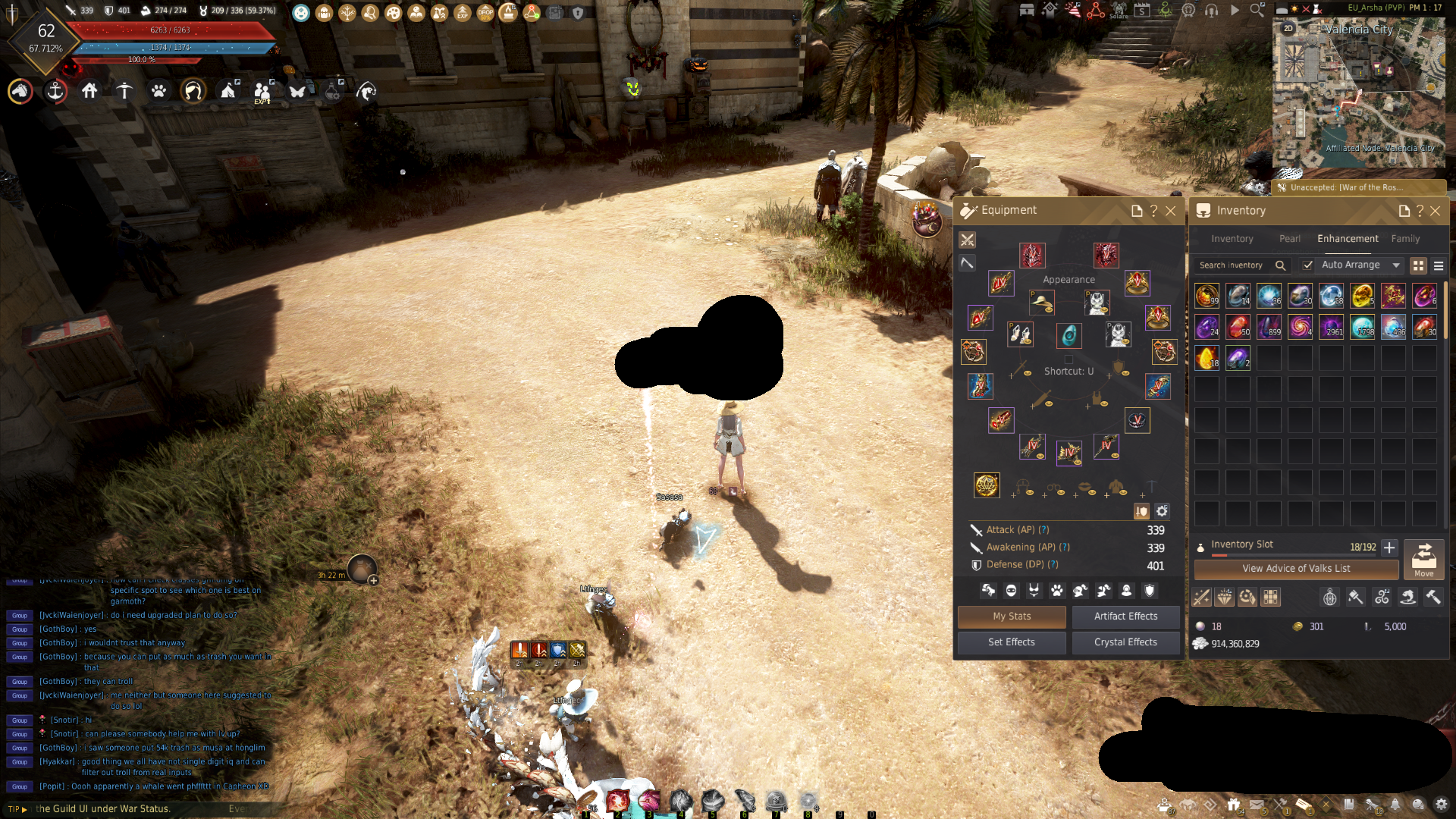Open the Family inventory tab
Viewport: 1456px width, 819px height.
tap(1405, 239)
